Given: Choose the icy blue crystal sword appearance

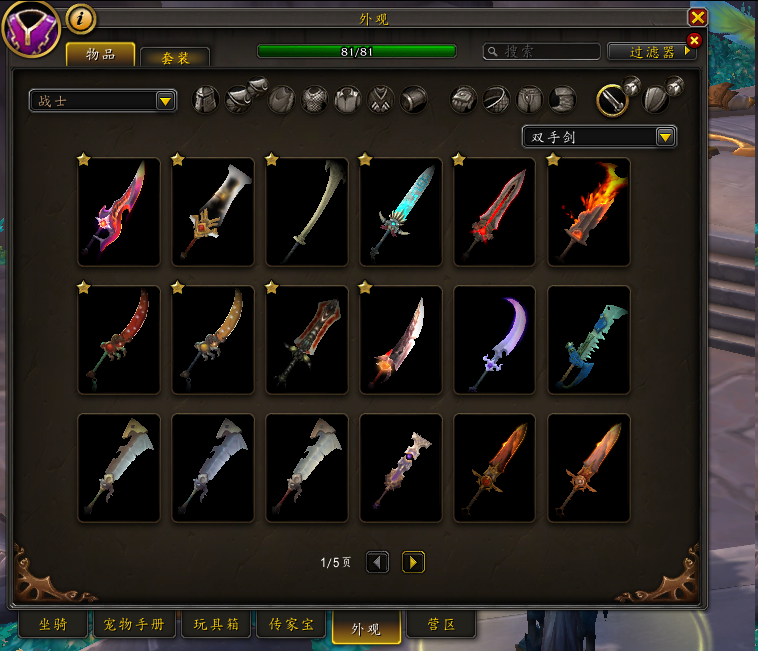Looking at the screenshot, I should 401,211.
